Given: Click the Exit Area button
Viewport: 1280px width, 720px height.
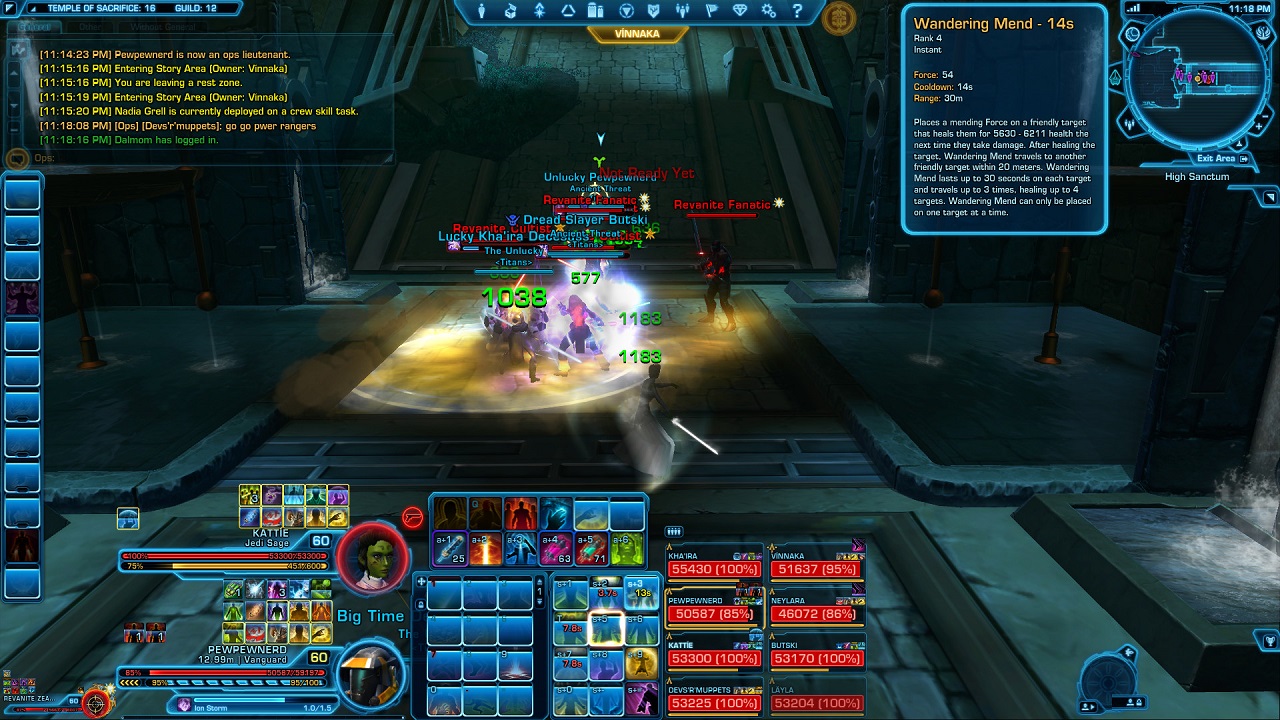Looking at the screenshot, I should 1222,158.
